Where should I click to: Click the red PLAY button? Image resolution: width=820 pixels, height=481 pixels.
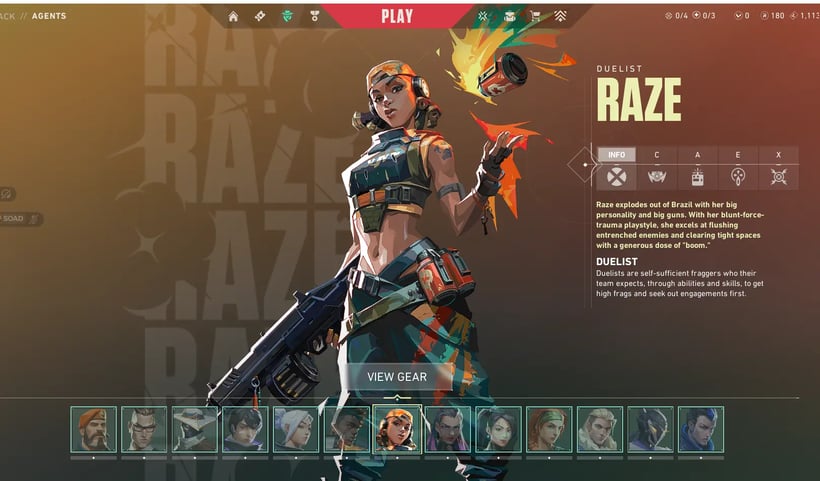pyautogui.click(x=397, y=16)
